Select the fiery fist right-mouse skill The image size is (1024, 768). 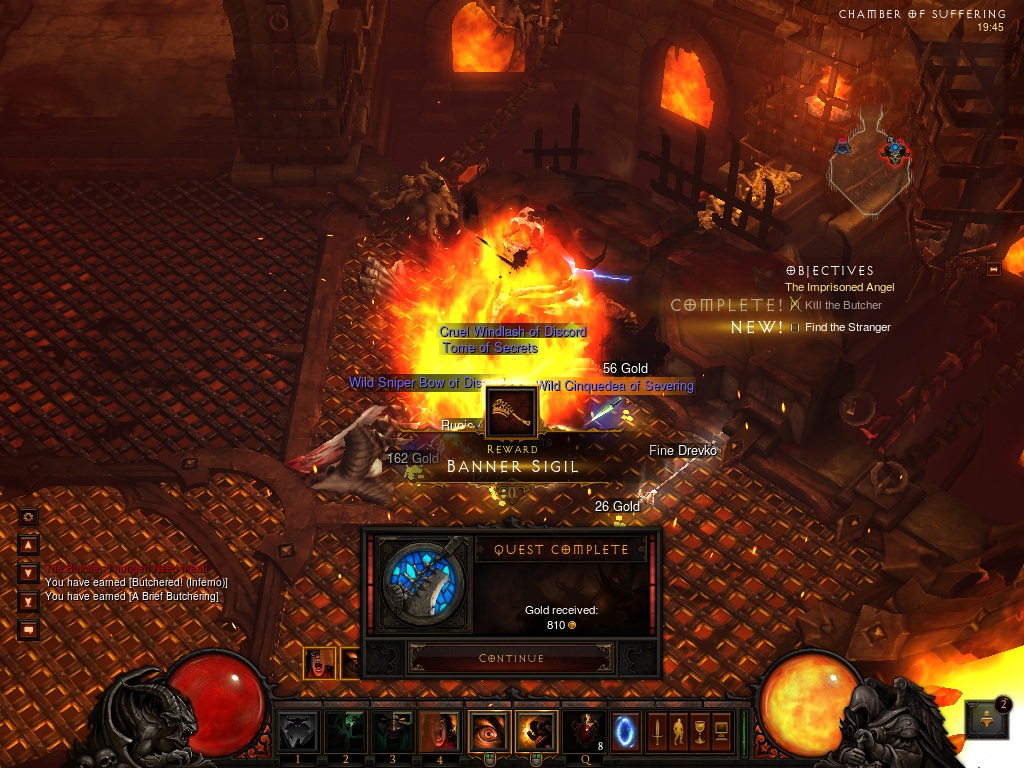coord(536,732)
